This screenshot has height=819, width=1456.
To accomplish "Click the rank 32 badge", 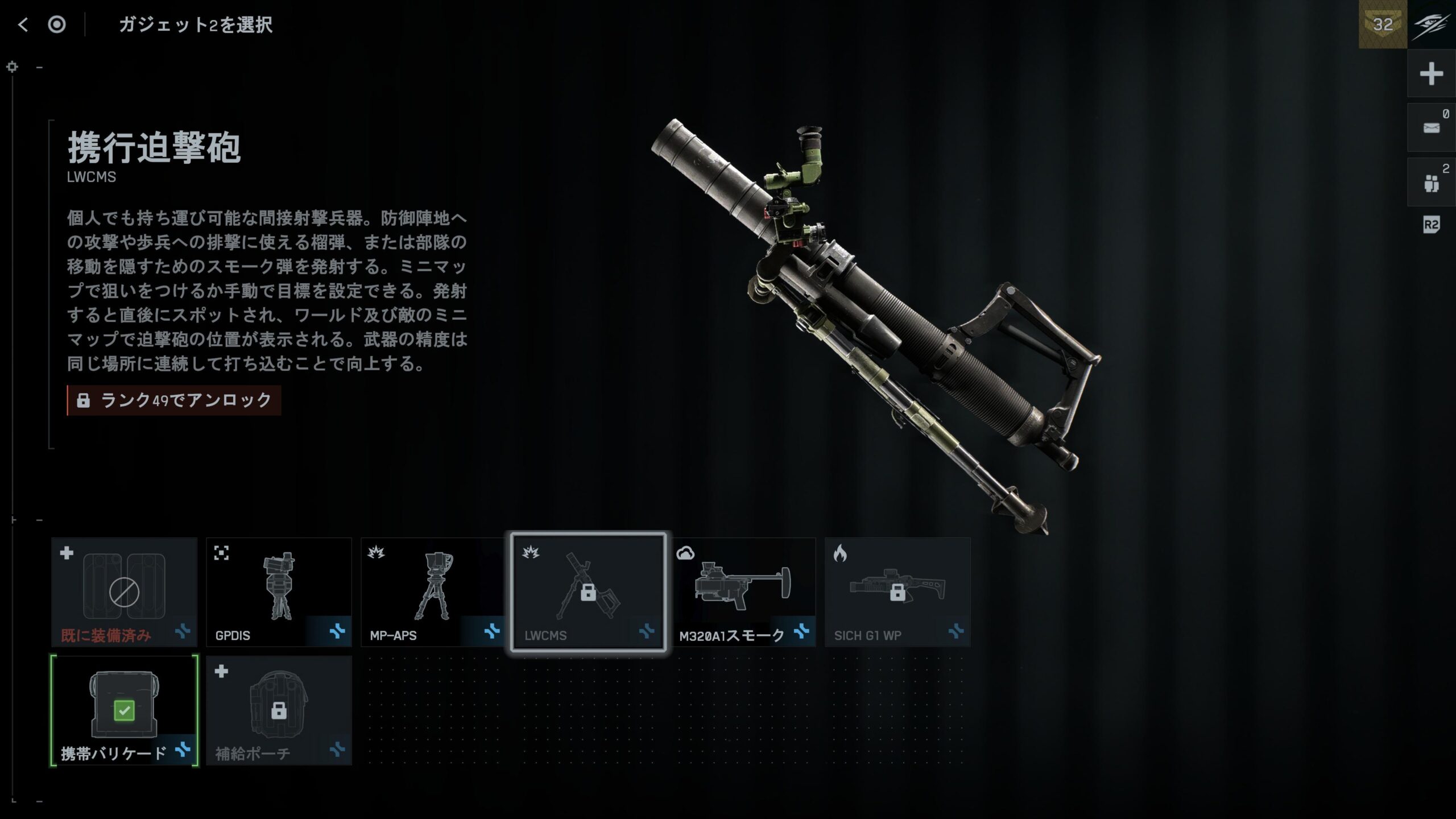I will click(x=1383, y=24).
